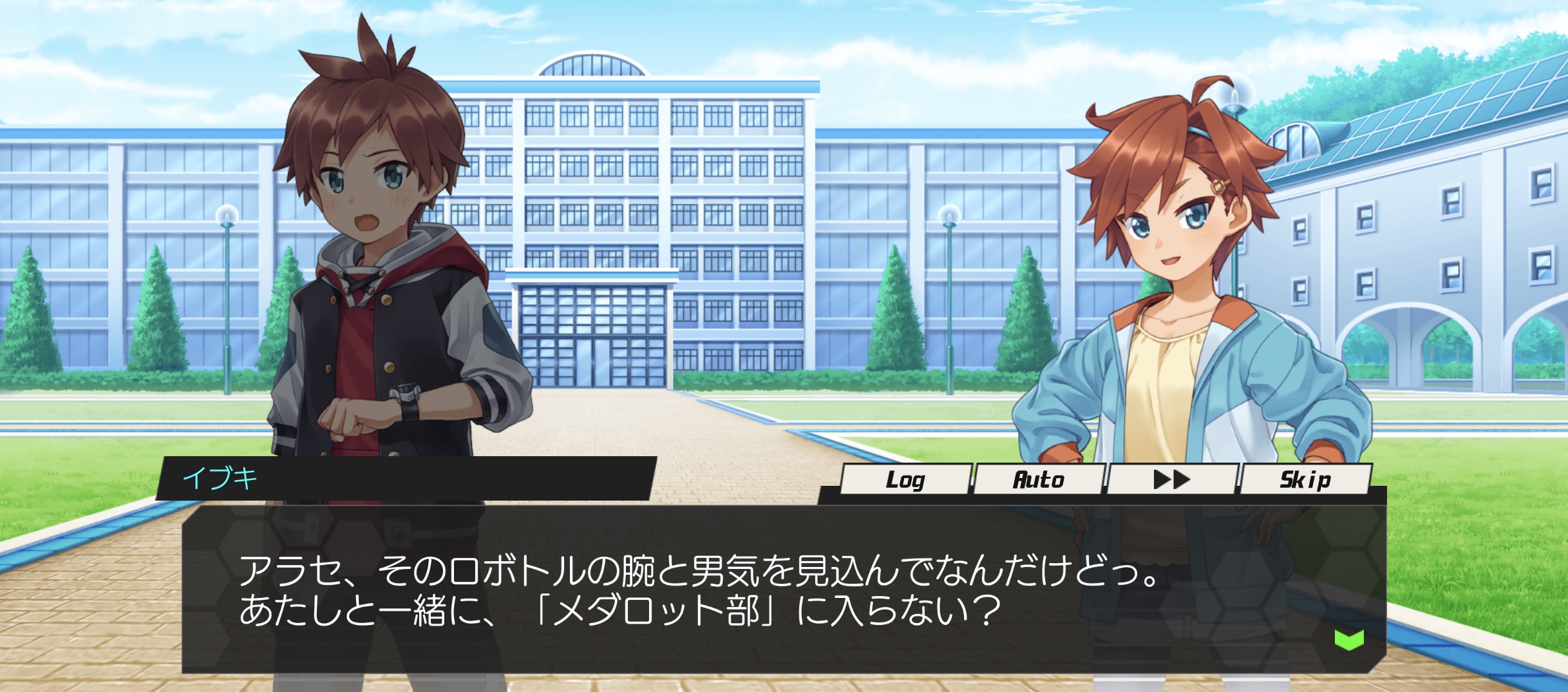Activate the fast-forward double-arrow button
Screen dimensions: 1568x692
click(1172, 479)
